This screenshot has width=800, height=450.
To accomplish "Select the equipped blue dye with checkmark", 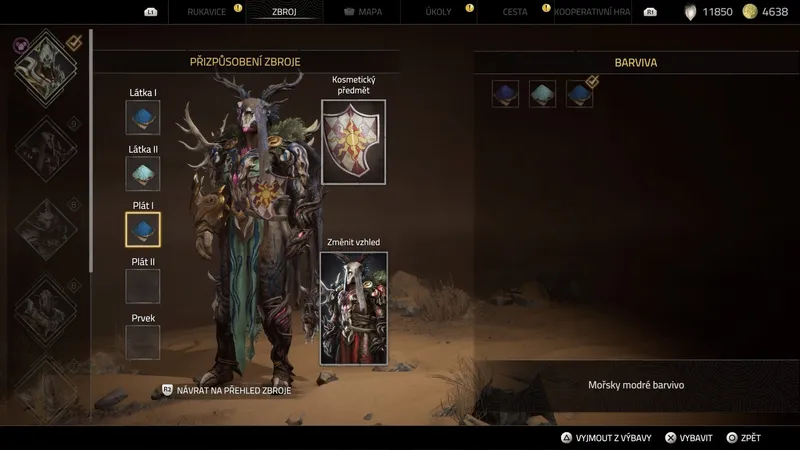I will coord(580,94).
